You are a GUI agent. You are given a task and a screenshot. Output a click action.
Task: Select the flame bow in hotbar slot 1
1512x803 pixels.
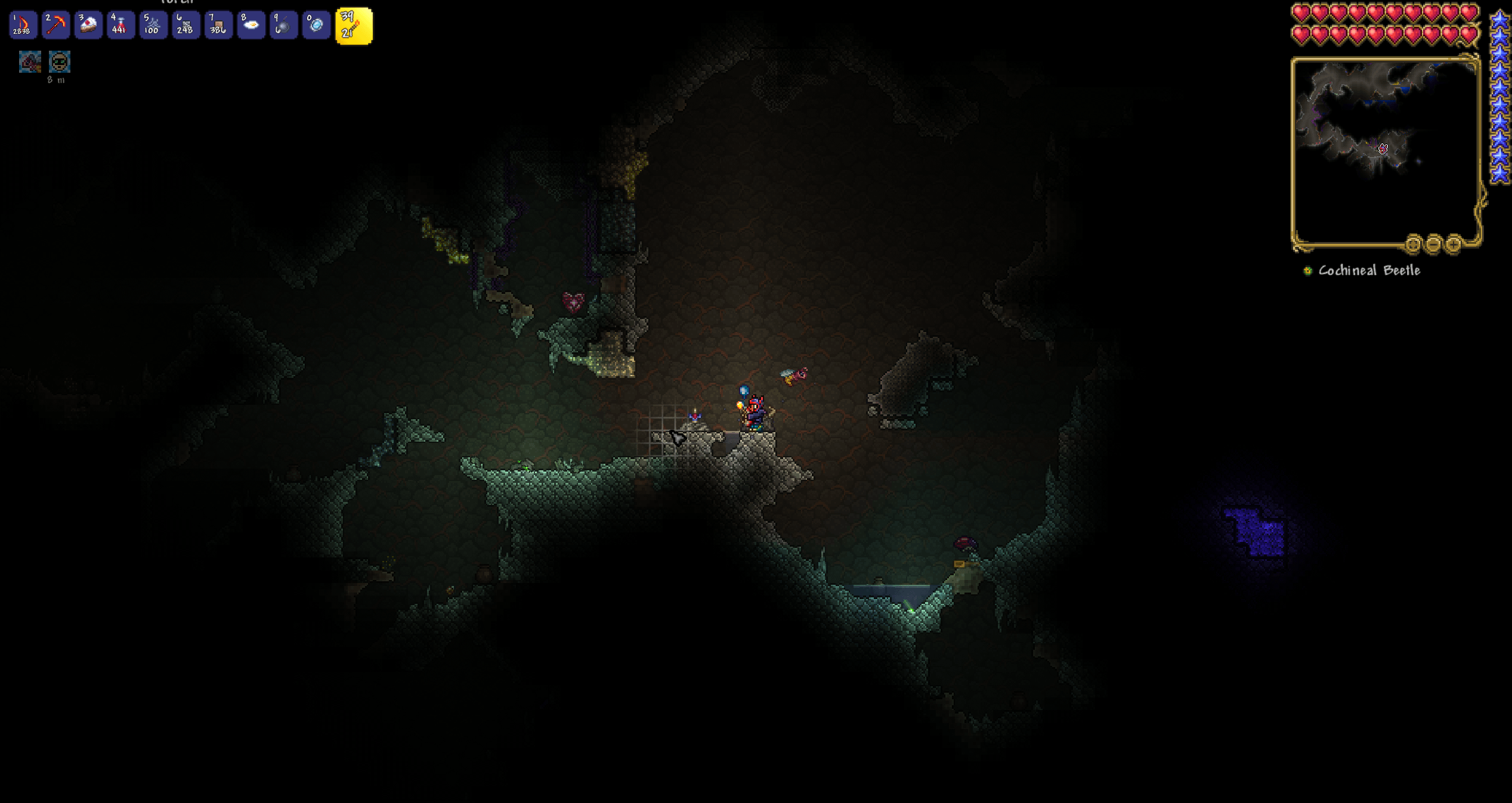[x=23, y=25]
